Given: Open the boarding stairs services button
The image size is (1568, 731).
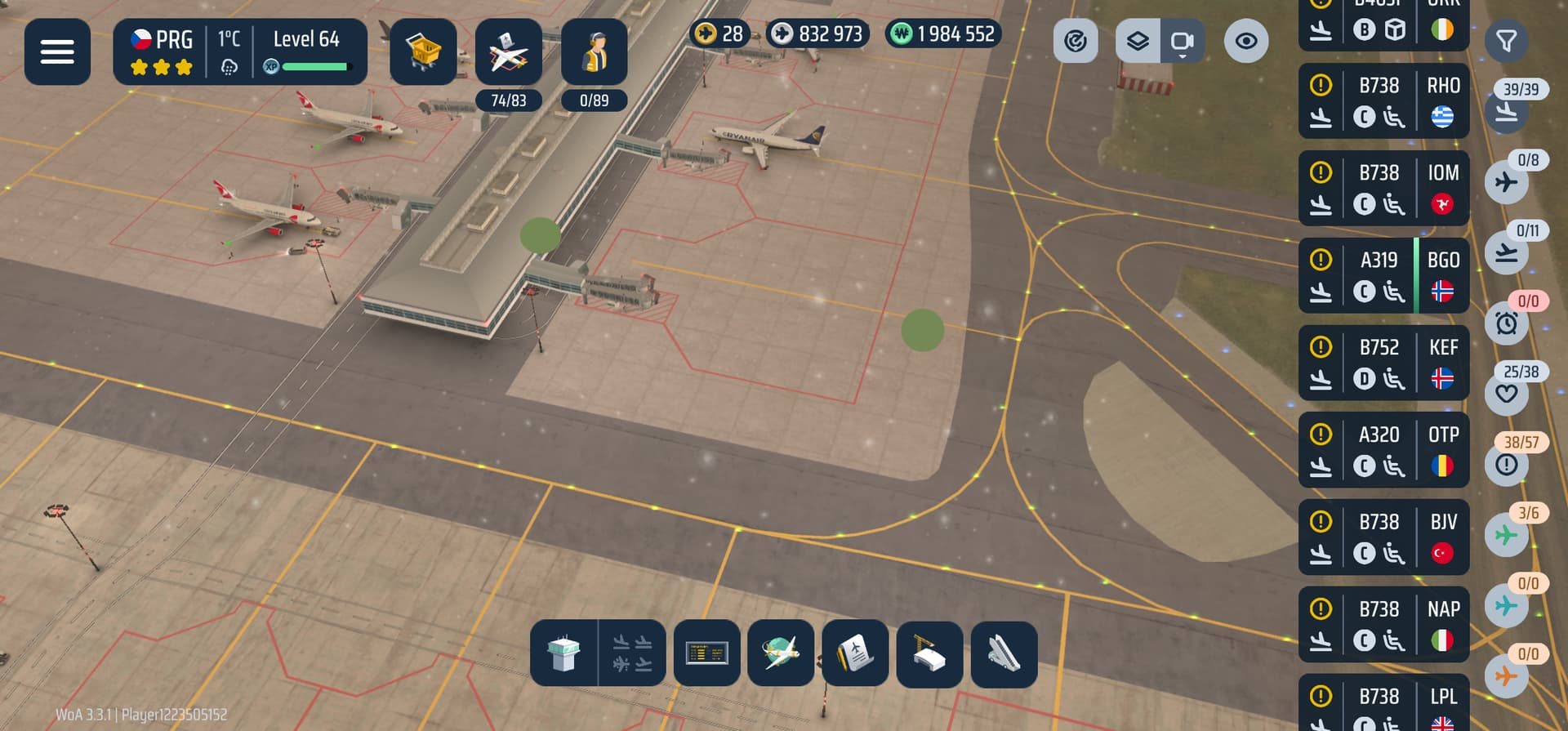Looking at the screenshot, I should point(1004,653).
